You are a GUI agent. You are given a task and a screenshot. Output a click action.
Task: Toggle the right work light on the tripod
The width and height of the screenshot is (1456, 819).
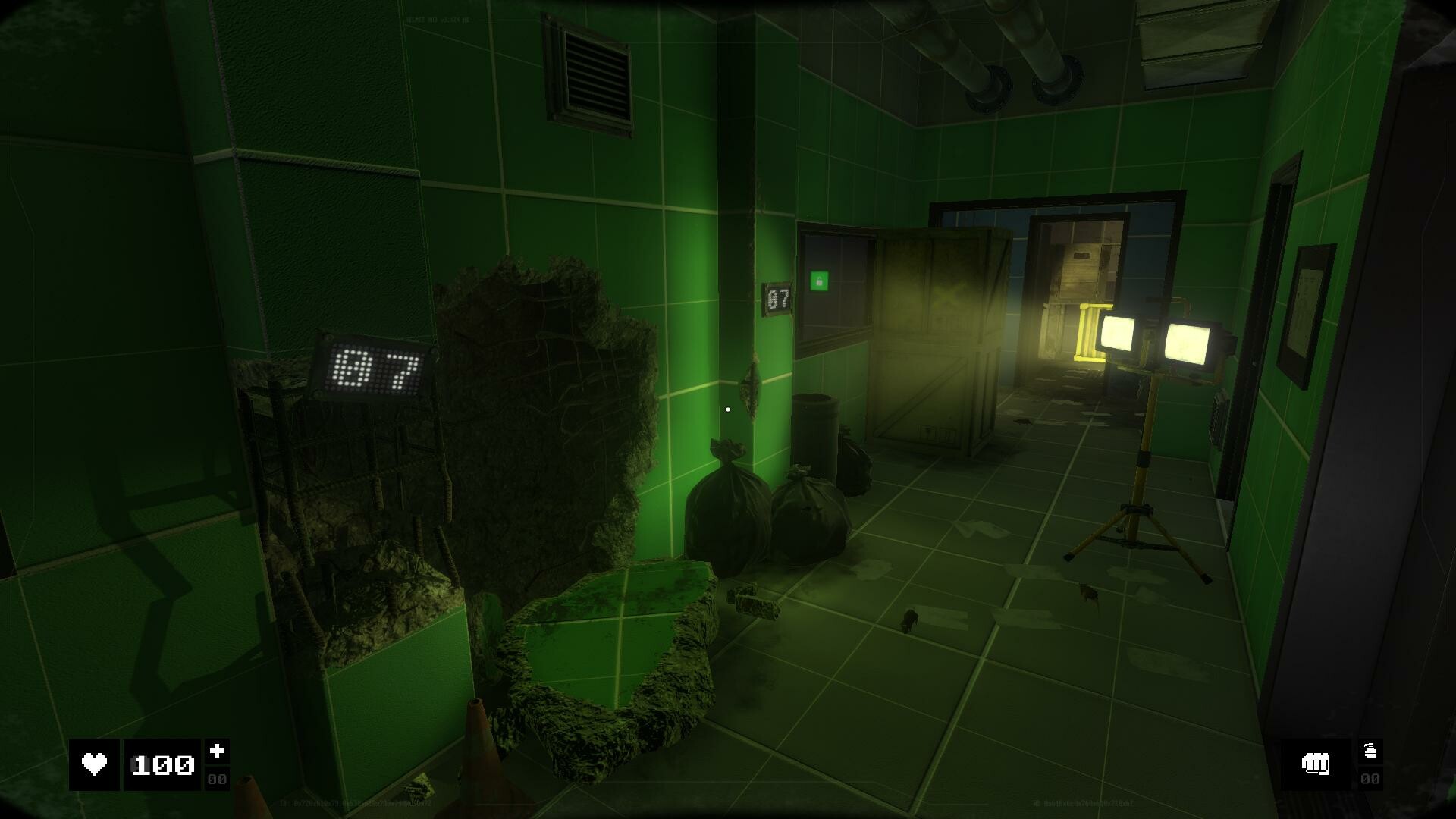[x=1189, y=341]
